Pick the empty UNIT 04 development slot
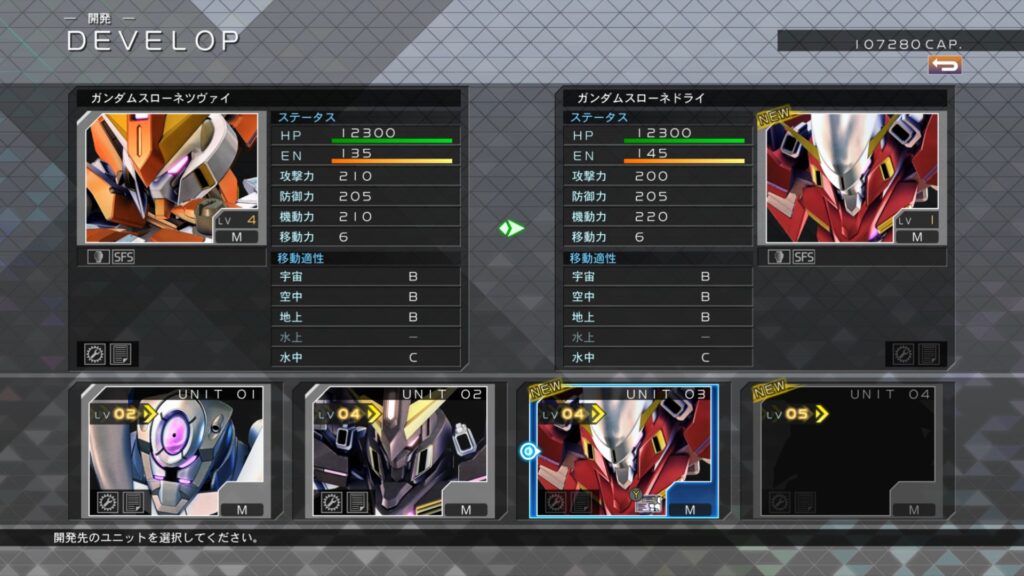This screenshot has height=576, width=1024. click(848, 450)
